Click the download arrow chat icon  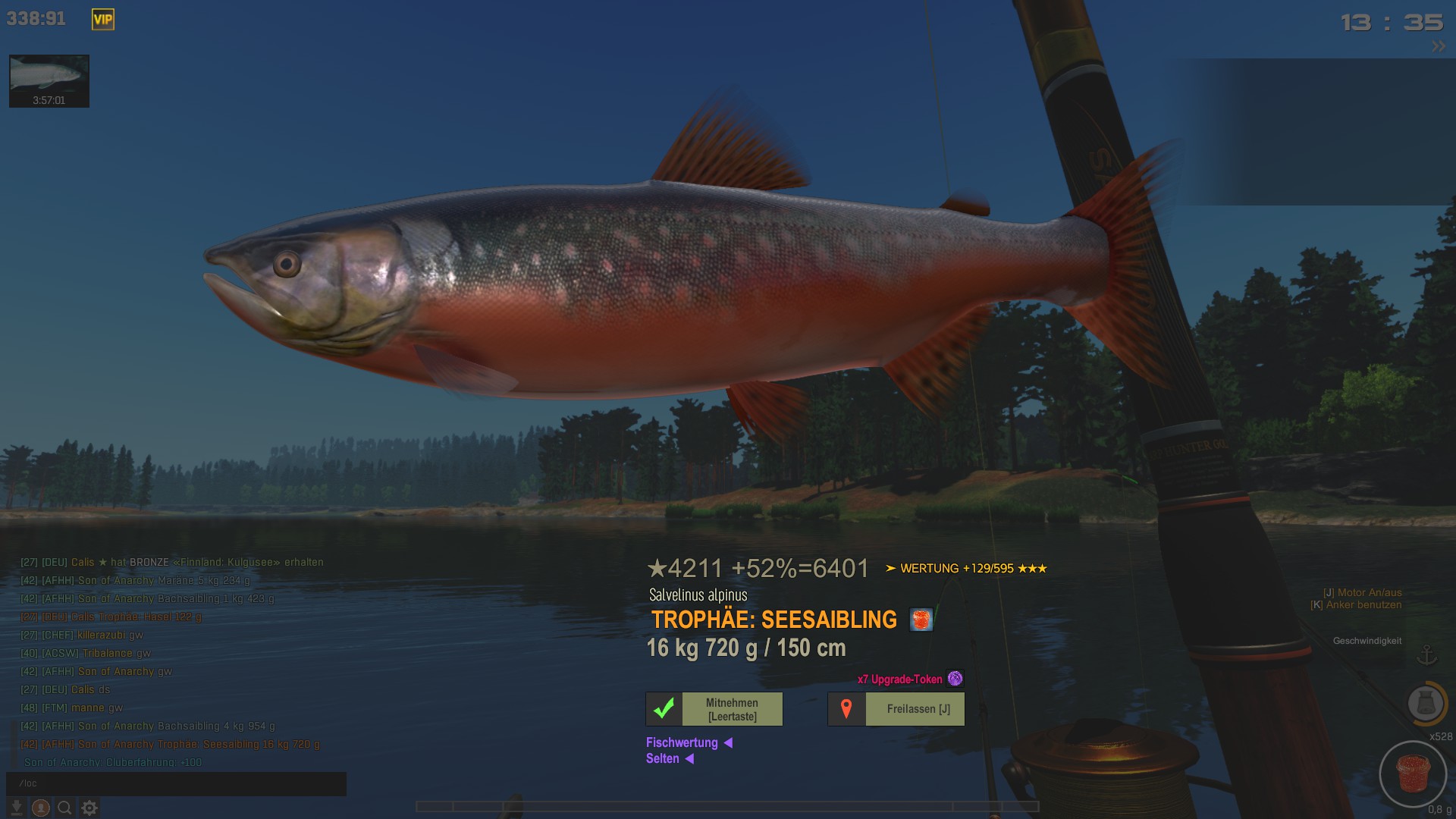pyautogui.click(x=17, y=808)
